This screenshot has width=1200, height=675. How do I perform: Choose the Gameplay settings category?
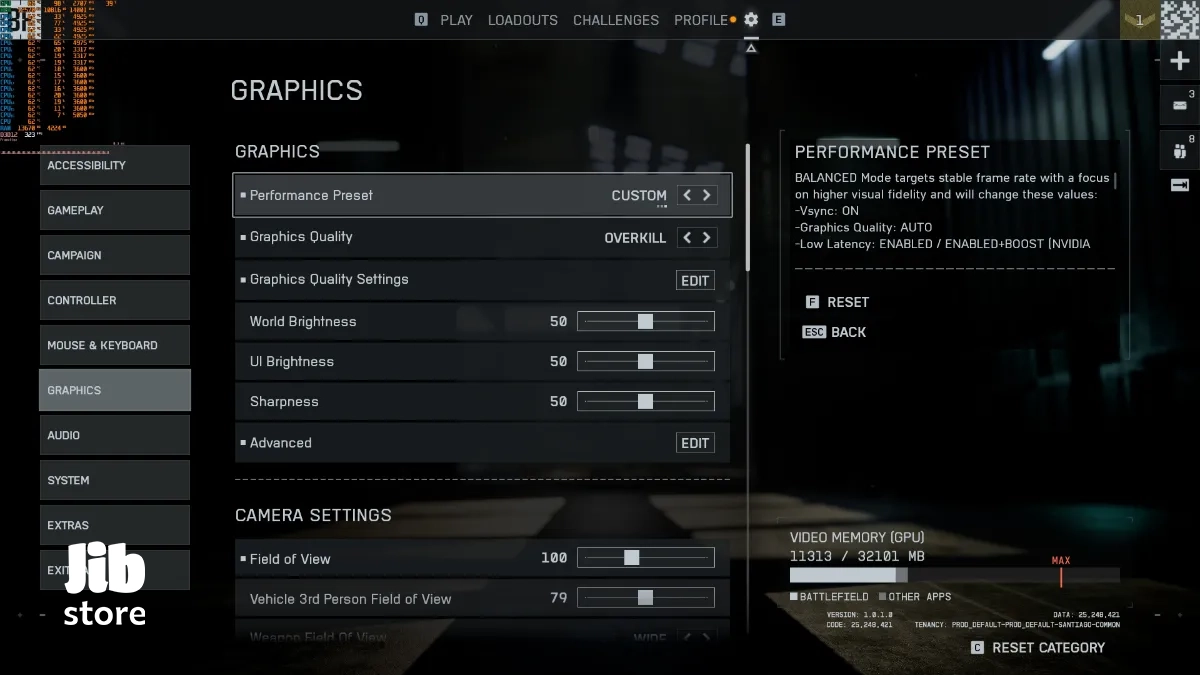click(x=114, y=210)
